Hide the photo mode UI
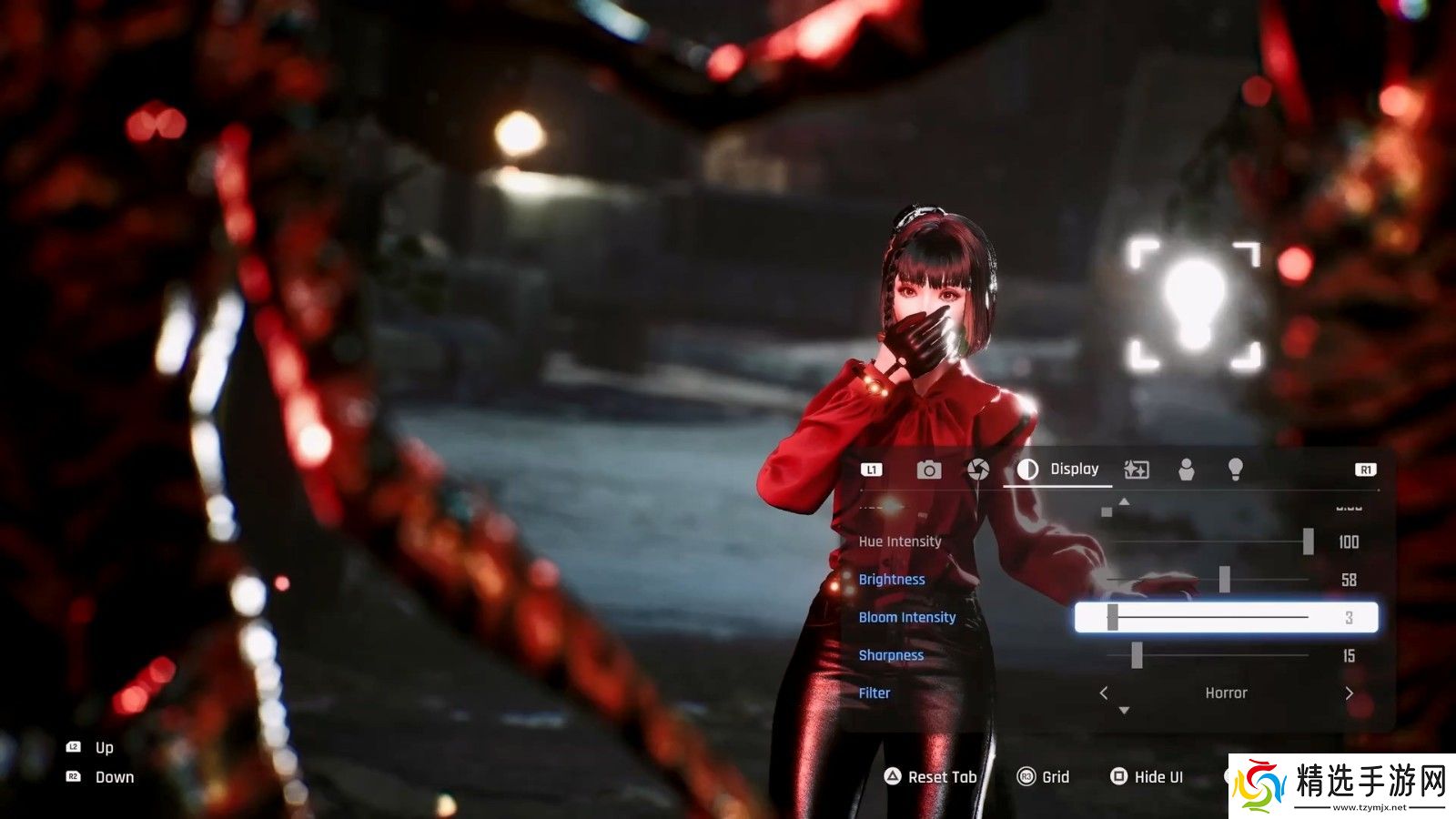The height and width of the screenshot is (819, 1456). point(1147,777)
